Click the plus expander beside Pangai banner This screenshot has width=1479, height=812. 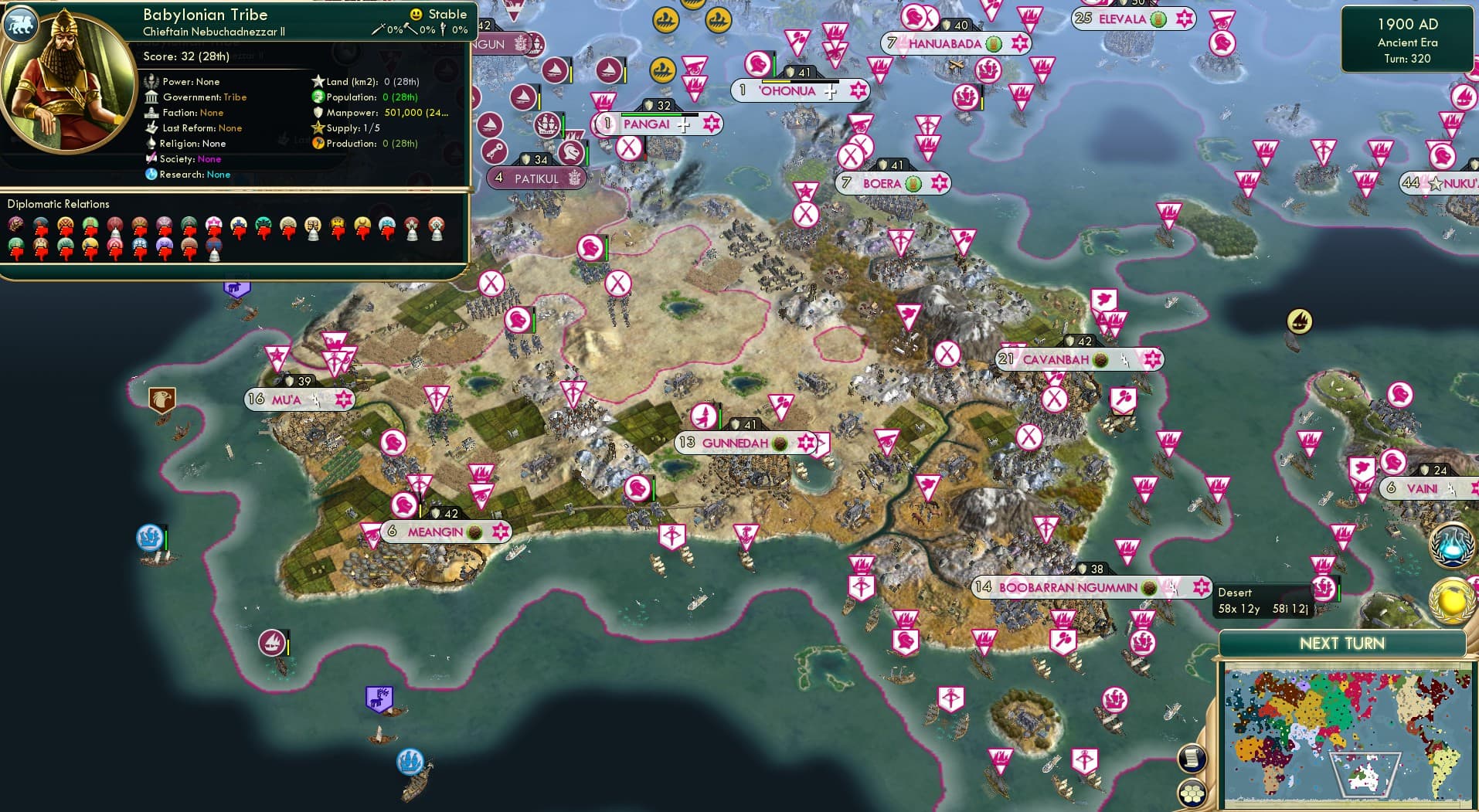[x=683, y=124]
